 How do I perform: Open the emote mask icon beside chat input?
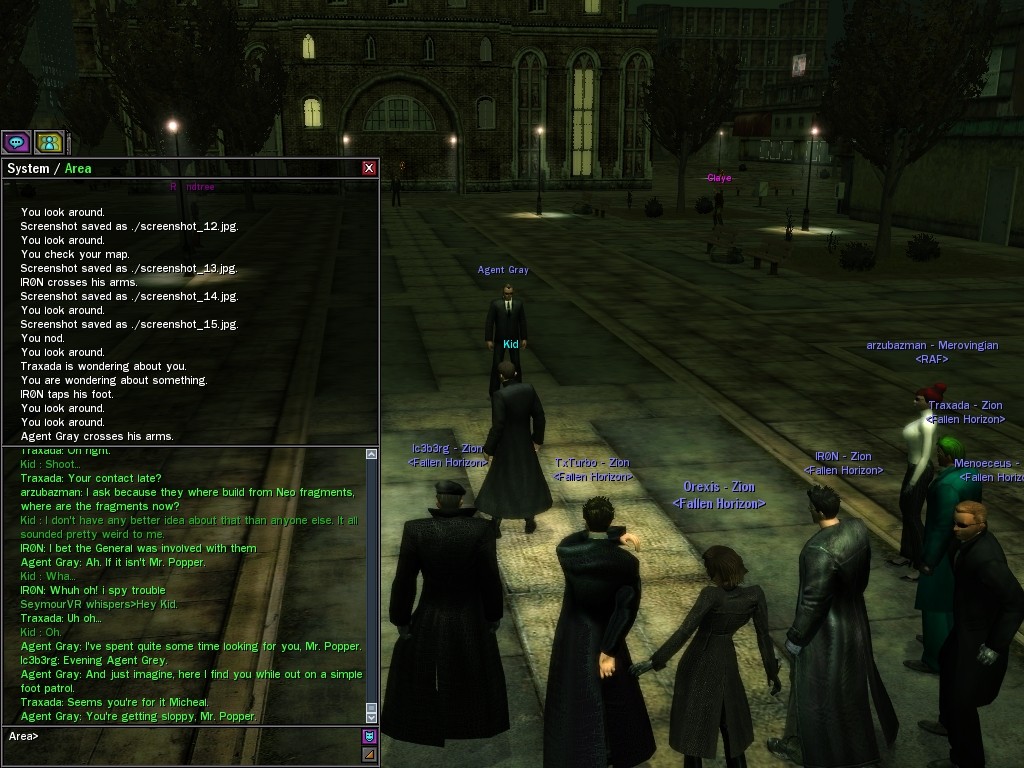(369, 737)
